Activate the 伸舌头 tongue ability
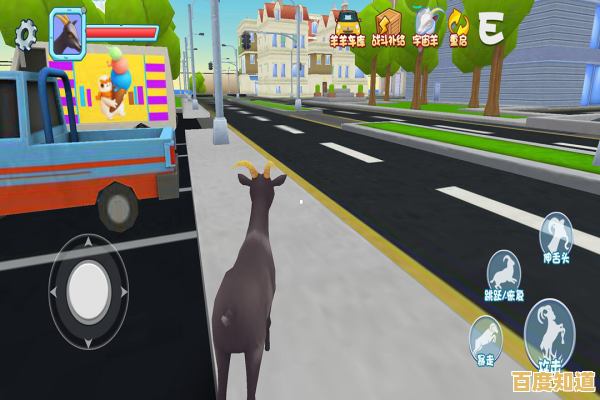 coord(556,238)
